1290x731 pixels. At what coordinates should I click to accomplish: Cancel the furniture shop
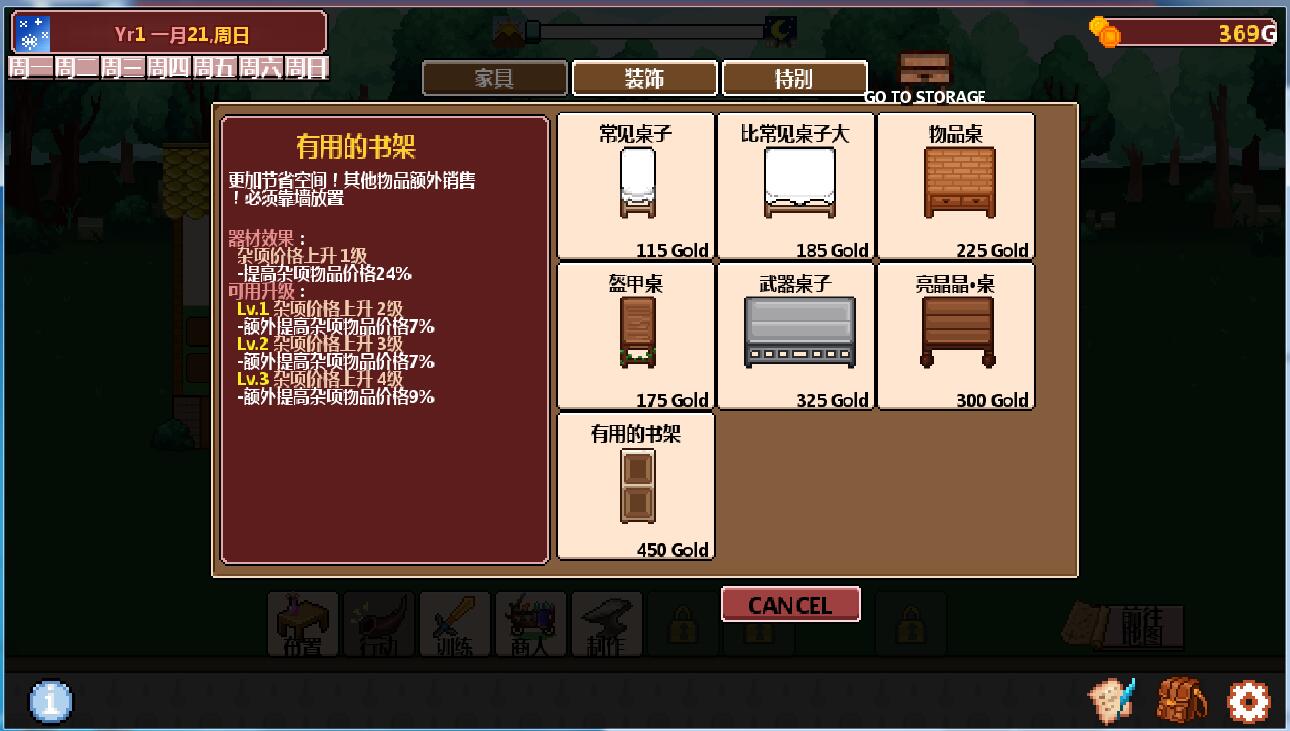pyautogui.click(x=790, y=605)
